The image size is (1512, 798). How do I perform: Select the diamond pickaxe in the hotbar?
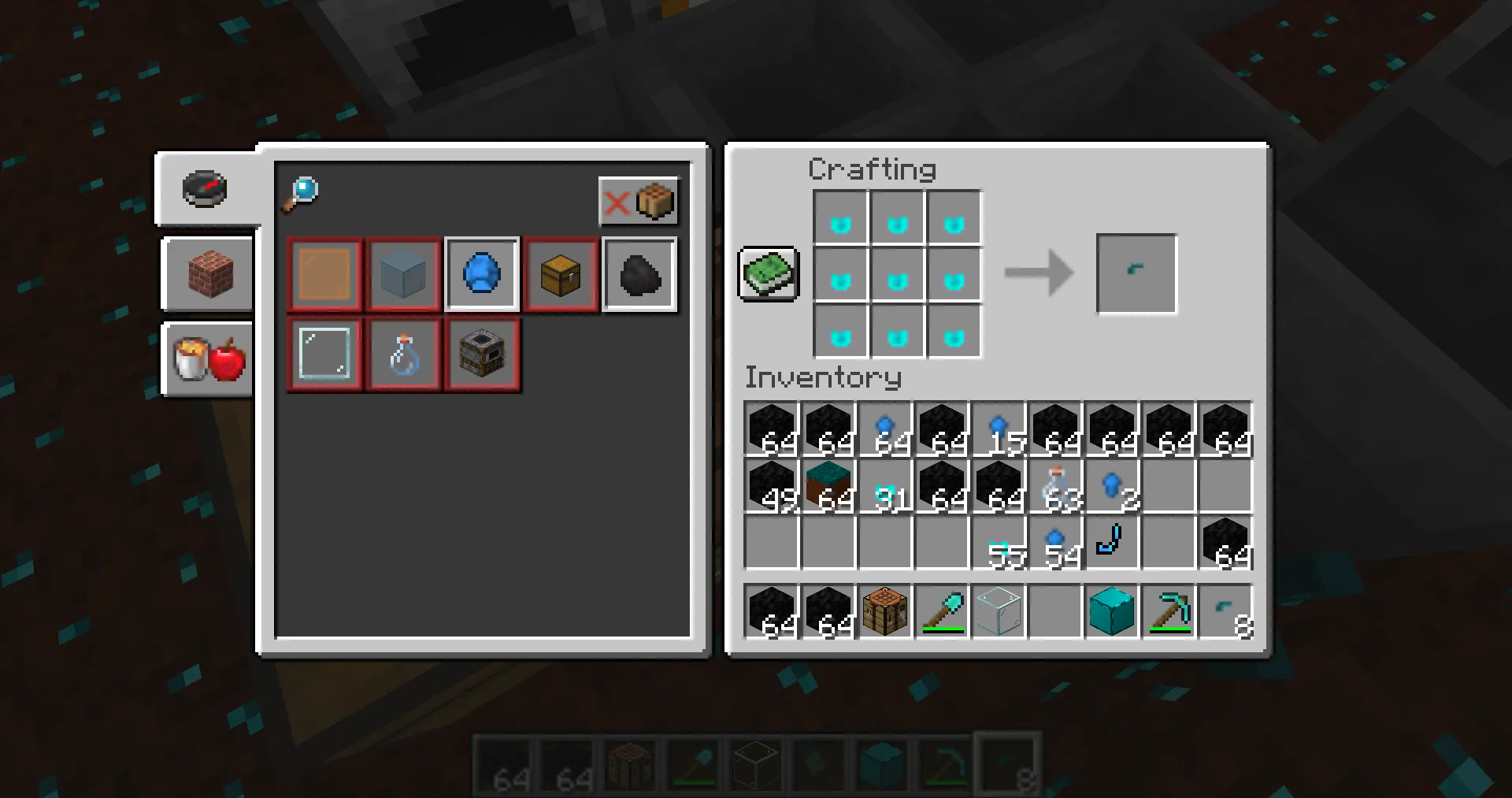(x=1169, y=612)
